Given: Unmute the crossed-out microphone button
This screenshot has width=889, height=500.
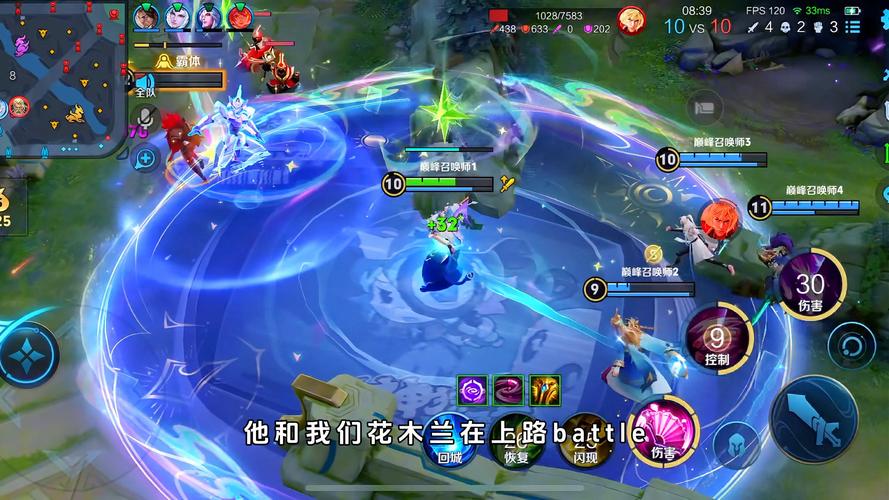Looking at the screenshot, I should click(x=145, y=119).
